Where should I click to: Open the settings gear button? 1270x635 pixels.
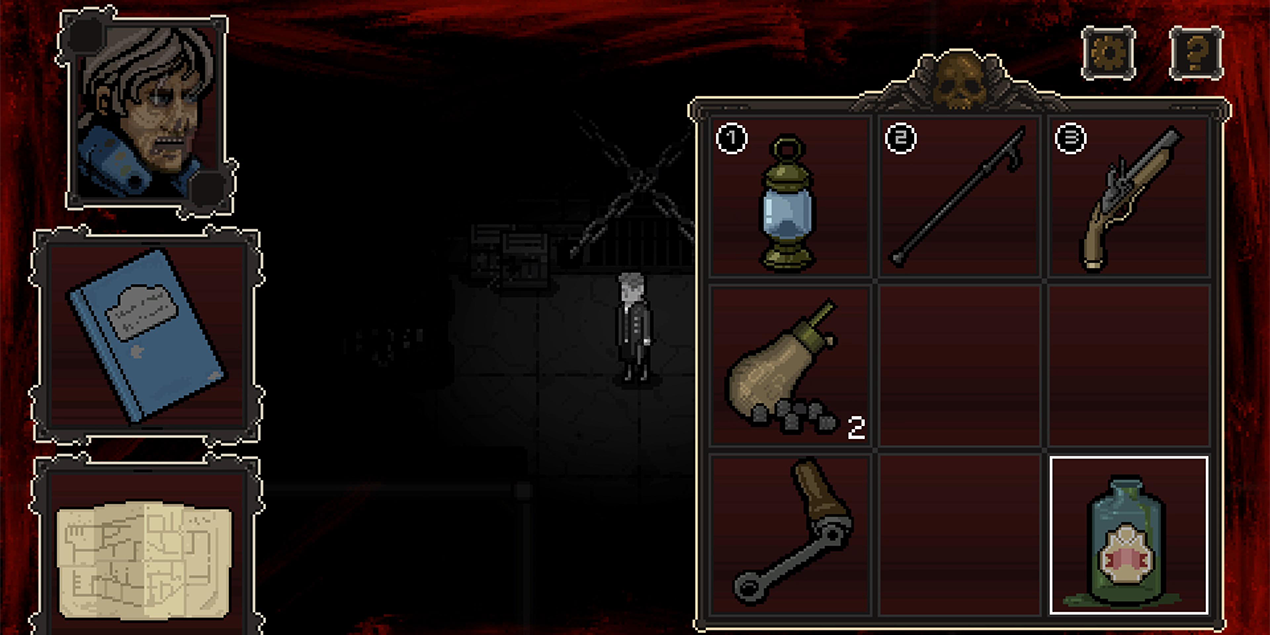(x=1108, y=52)
